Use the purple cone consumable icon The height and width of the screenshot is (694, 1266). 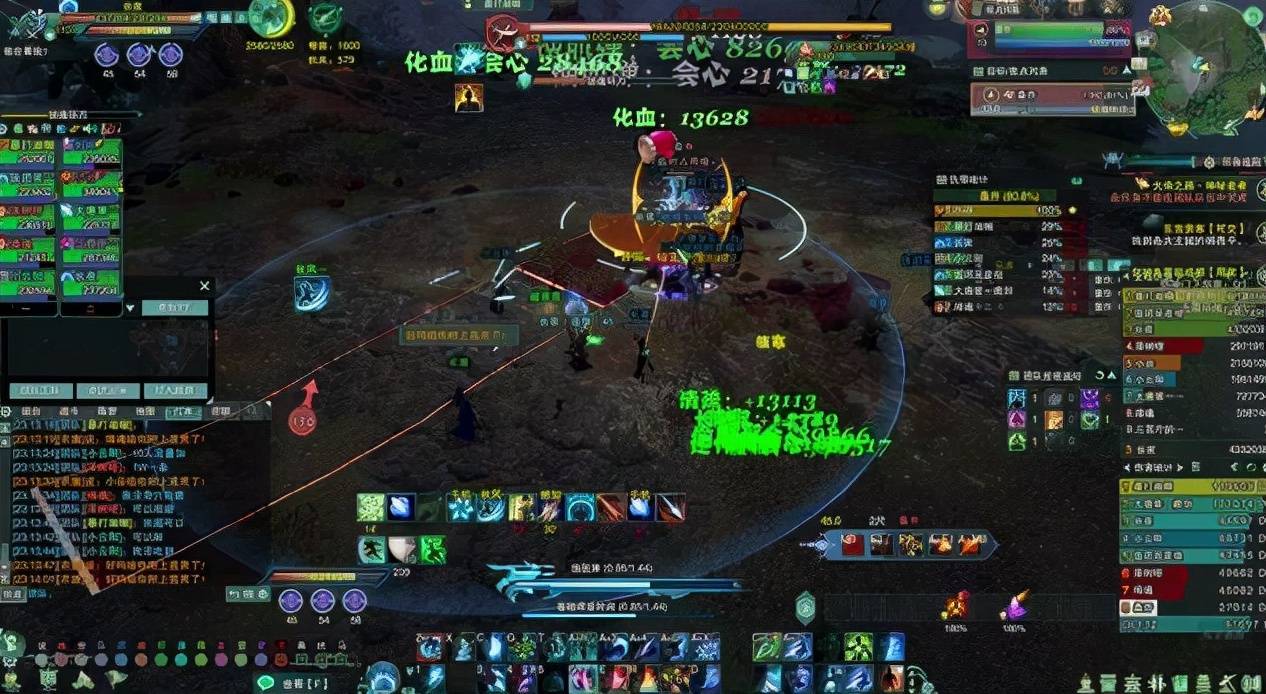coord(1016,605)
